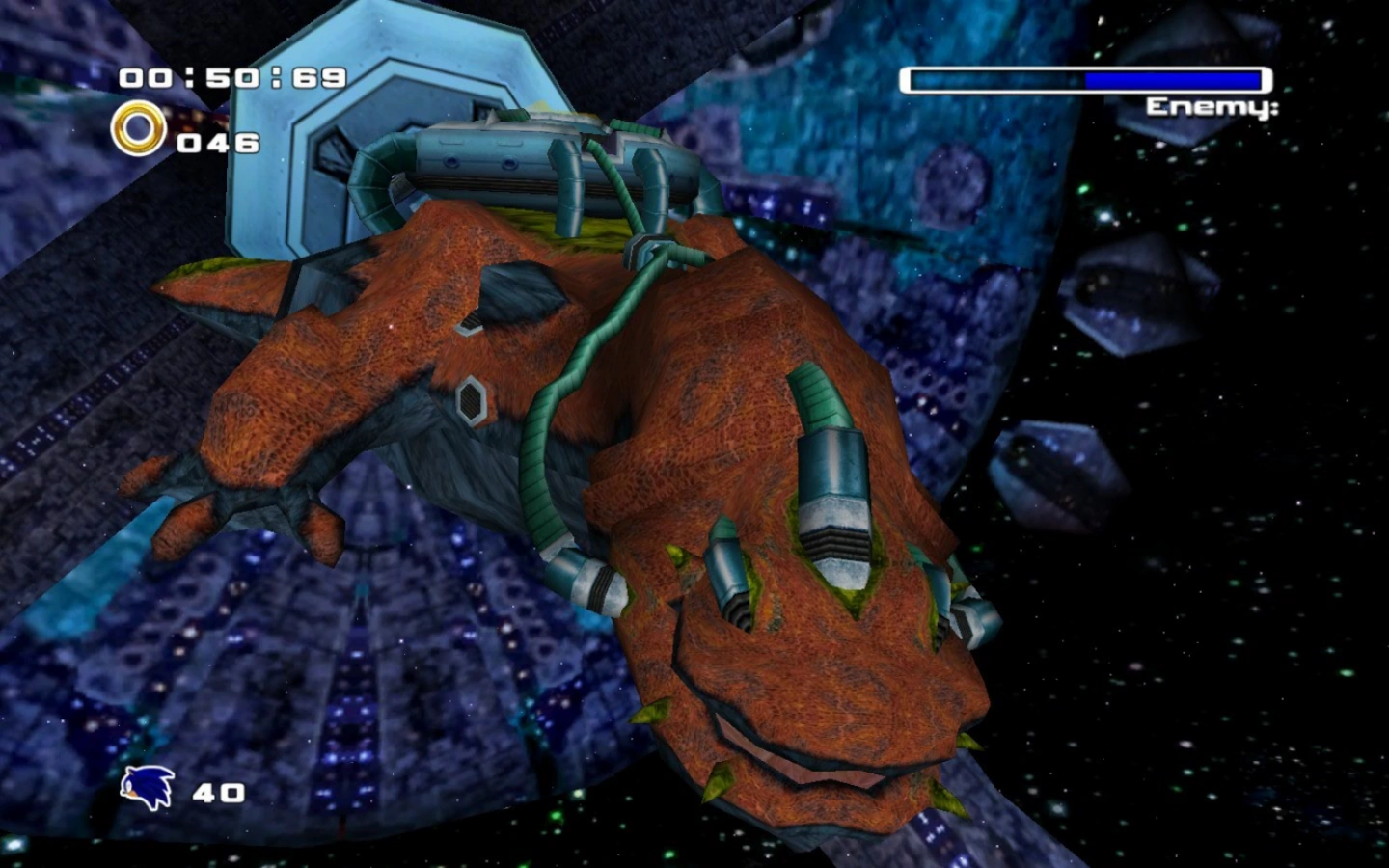The width and height of the screenshot is (1389, 868).
Task: Click the metal cylinder on the boss's head
Action: pos(835,502)
